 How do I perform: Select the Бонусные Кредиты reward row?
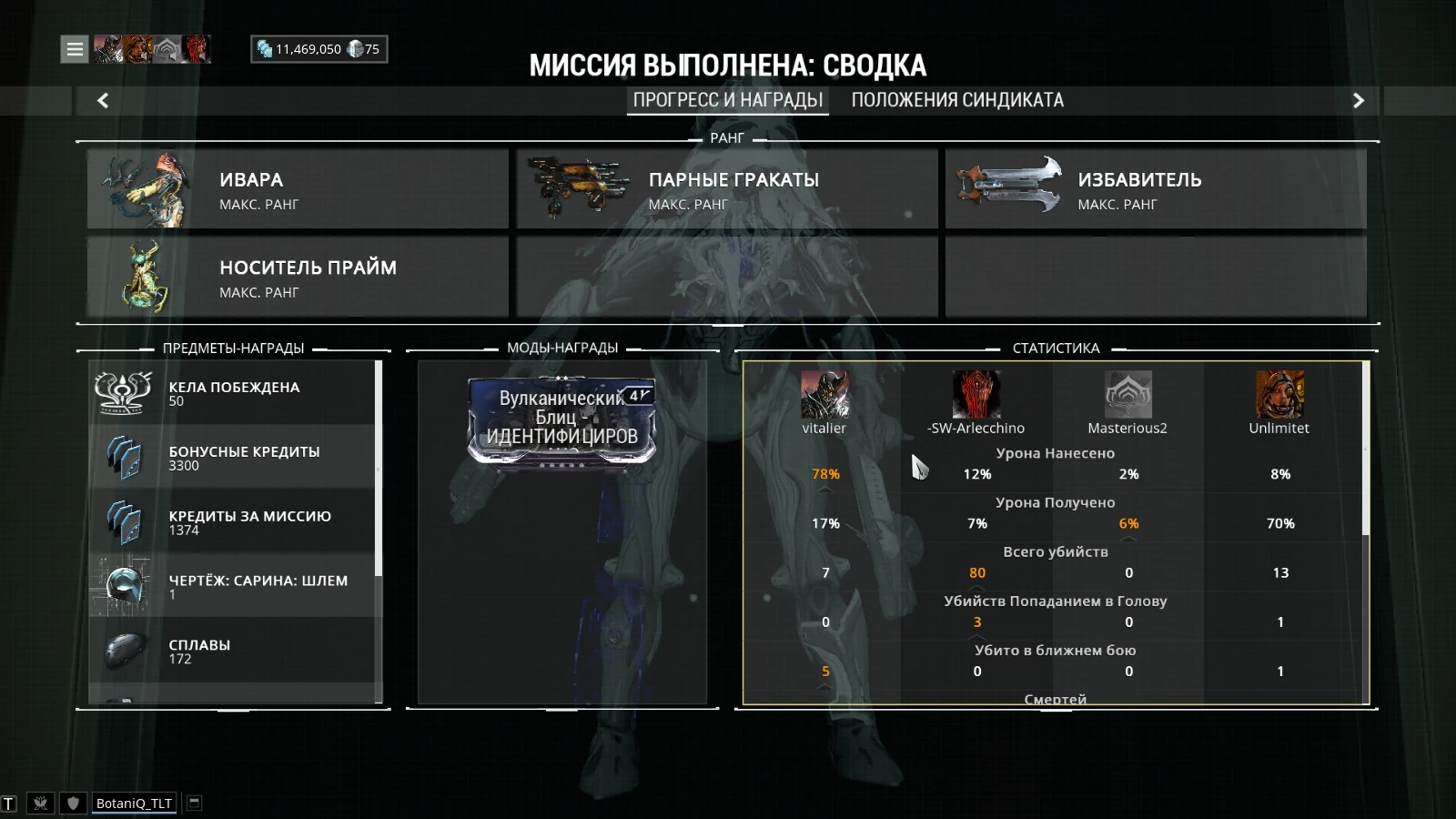click(x=233, y=458)
